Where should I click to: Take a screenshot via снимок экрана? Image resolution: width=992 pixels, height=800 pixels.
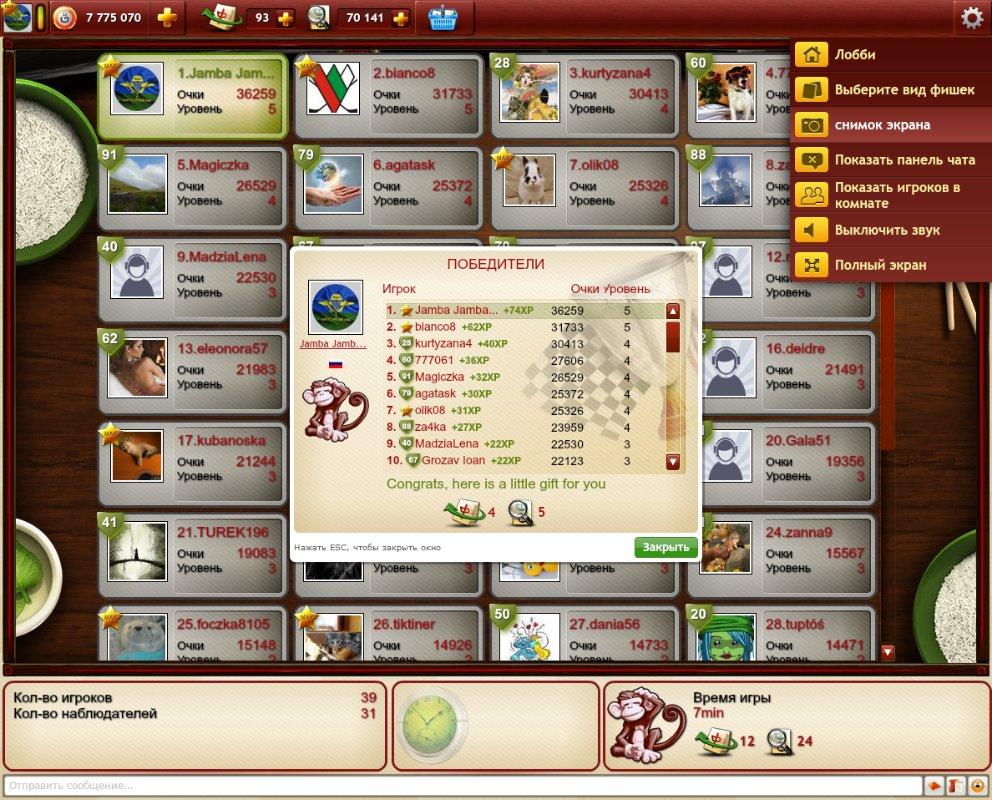click(x=882, y=125)
